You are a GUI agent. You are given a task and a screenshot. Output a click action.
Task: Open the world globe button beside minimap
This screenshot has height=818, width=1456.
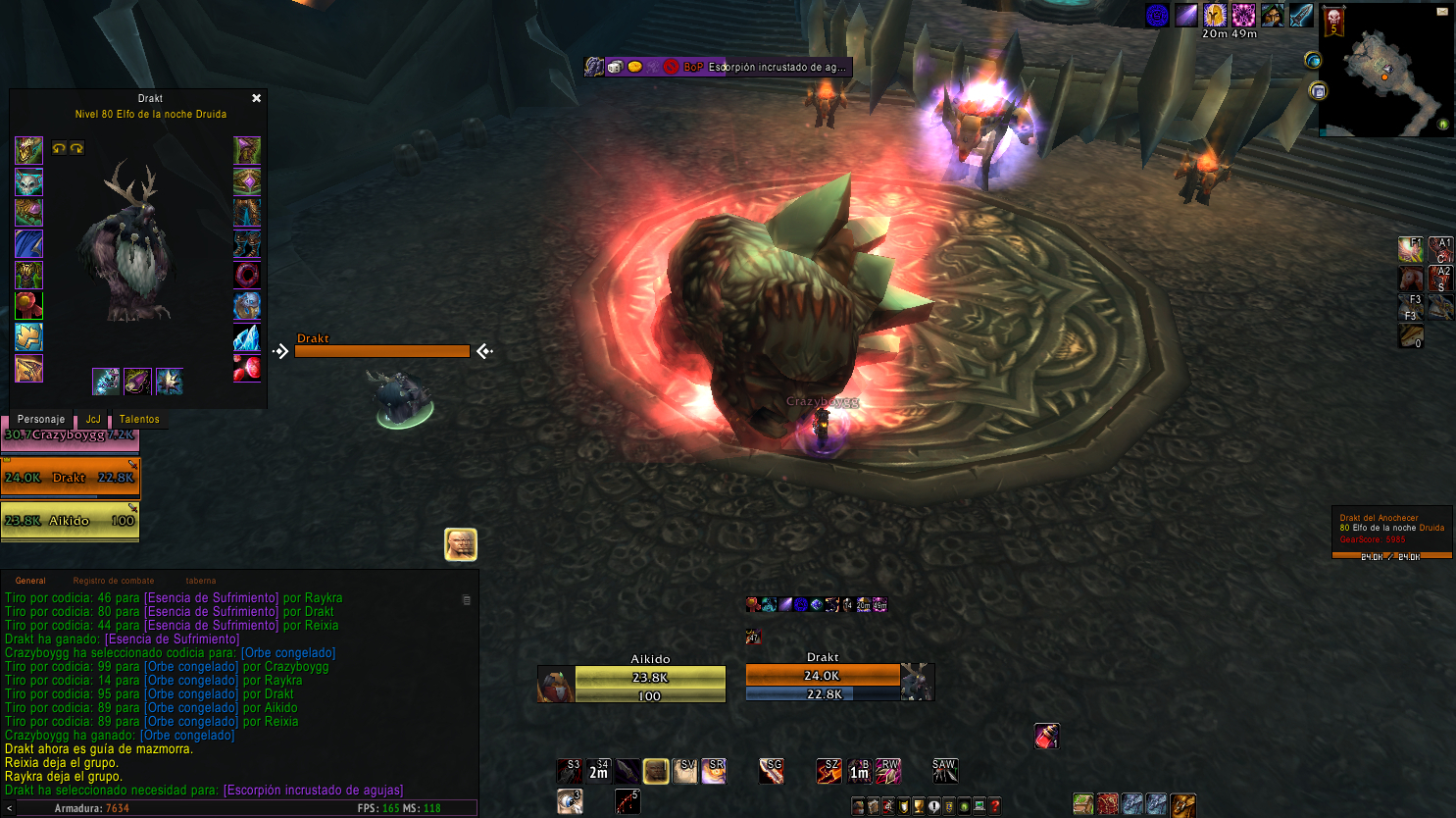click(x=1313, y=61)
